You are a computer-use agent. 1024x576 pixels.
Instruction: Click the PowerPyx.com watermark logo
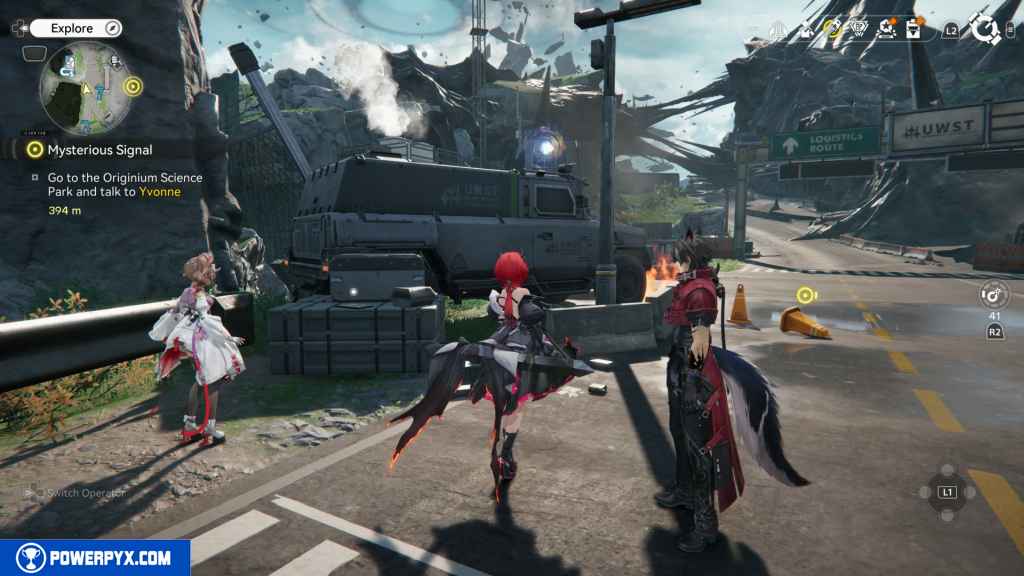point(95,557)
